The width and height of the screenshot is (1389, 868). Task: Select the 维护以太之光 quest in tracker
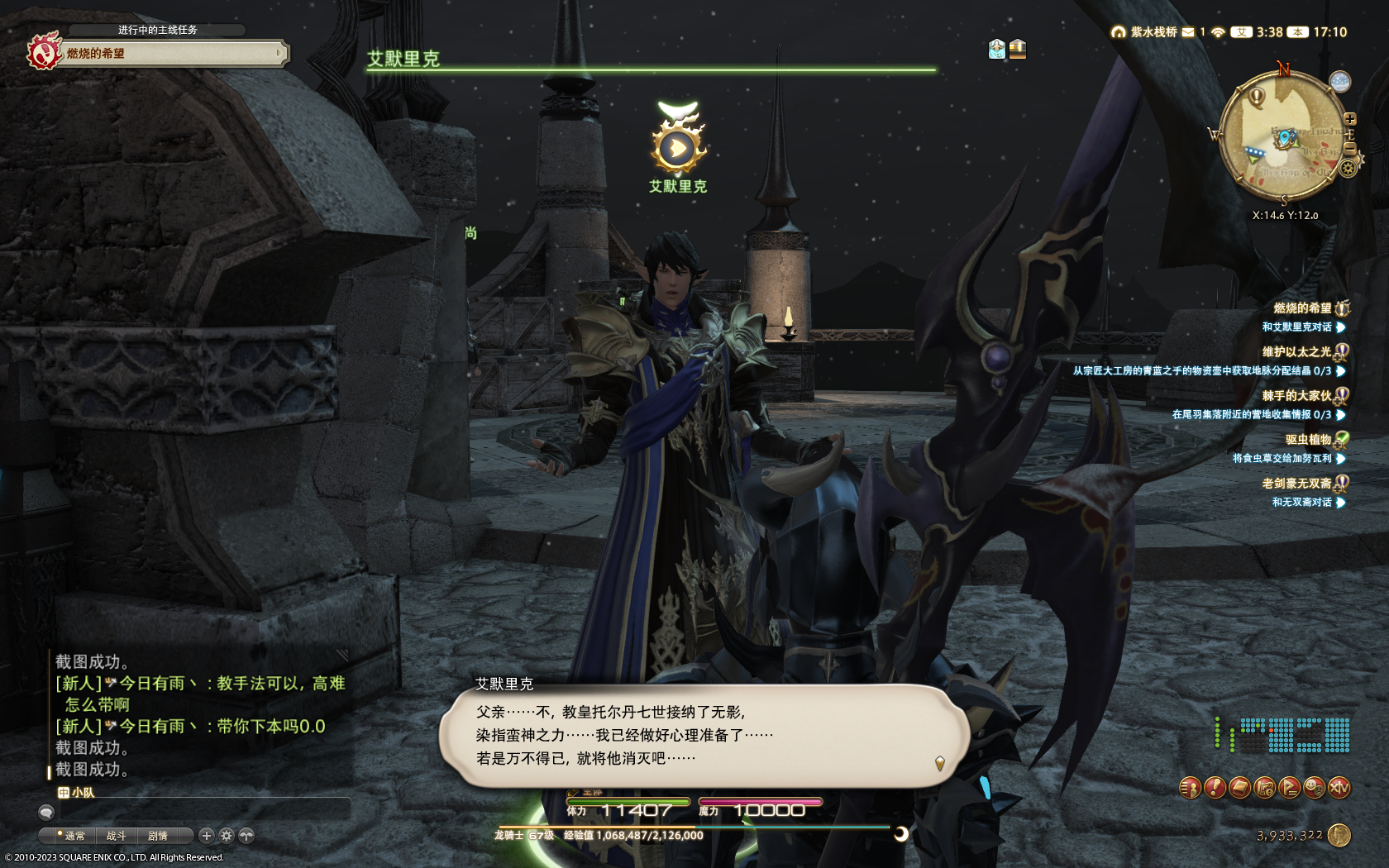(x=1296, y=351)
